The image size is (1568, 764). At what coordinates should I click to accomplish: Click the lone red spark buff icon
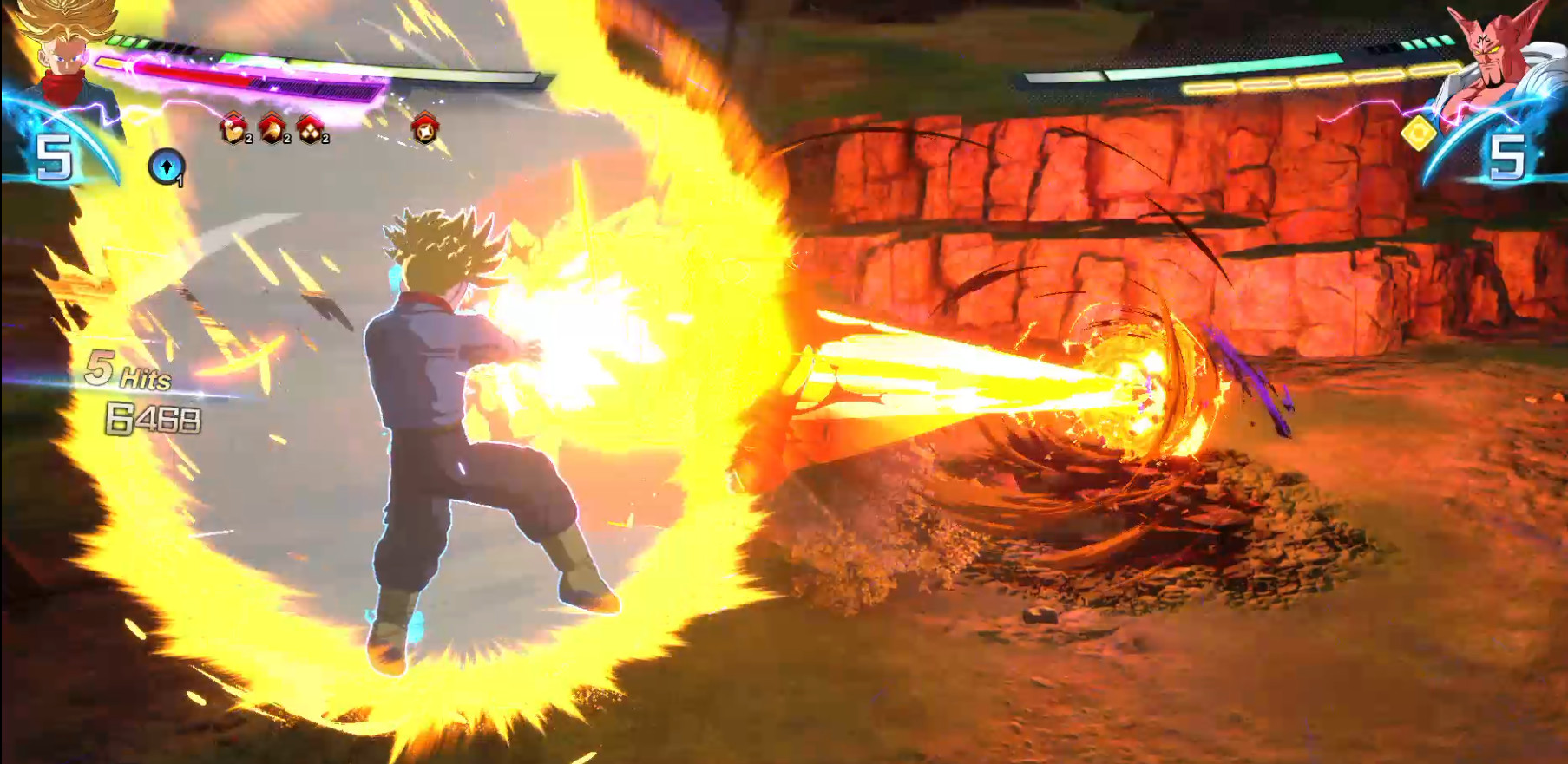[424, 130]
